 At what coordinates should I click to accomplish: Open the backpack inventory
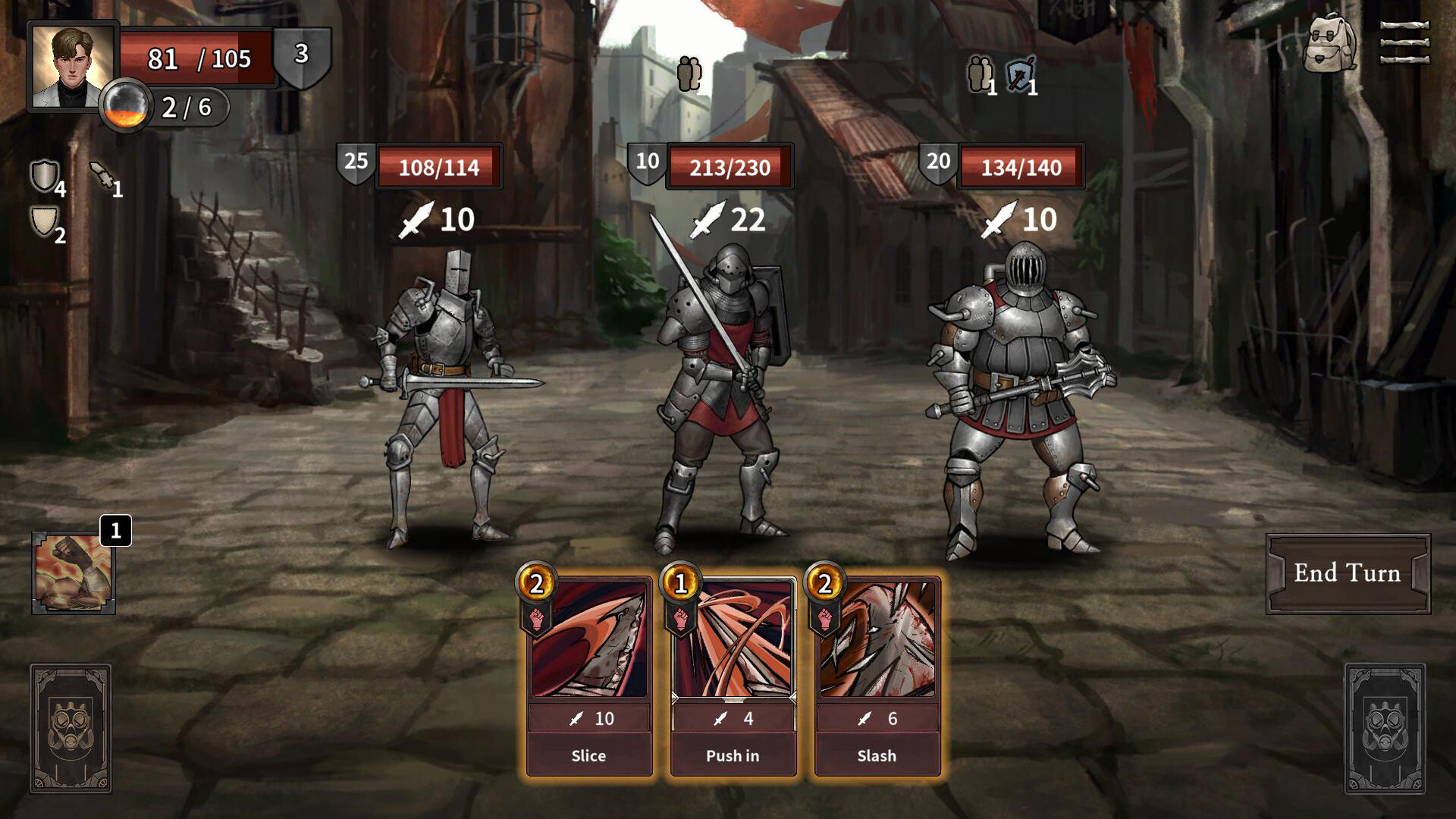(x=1329, y=42)
